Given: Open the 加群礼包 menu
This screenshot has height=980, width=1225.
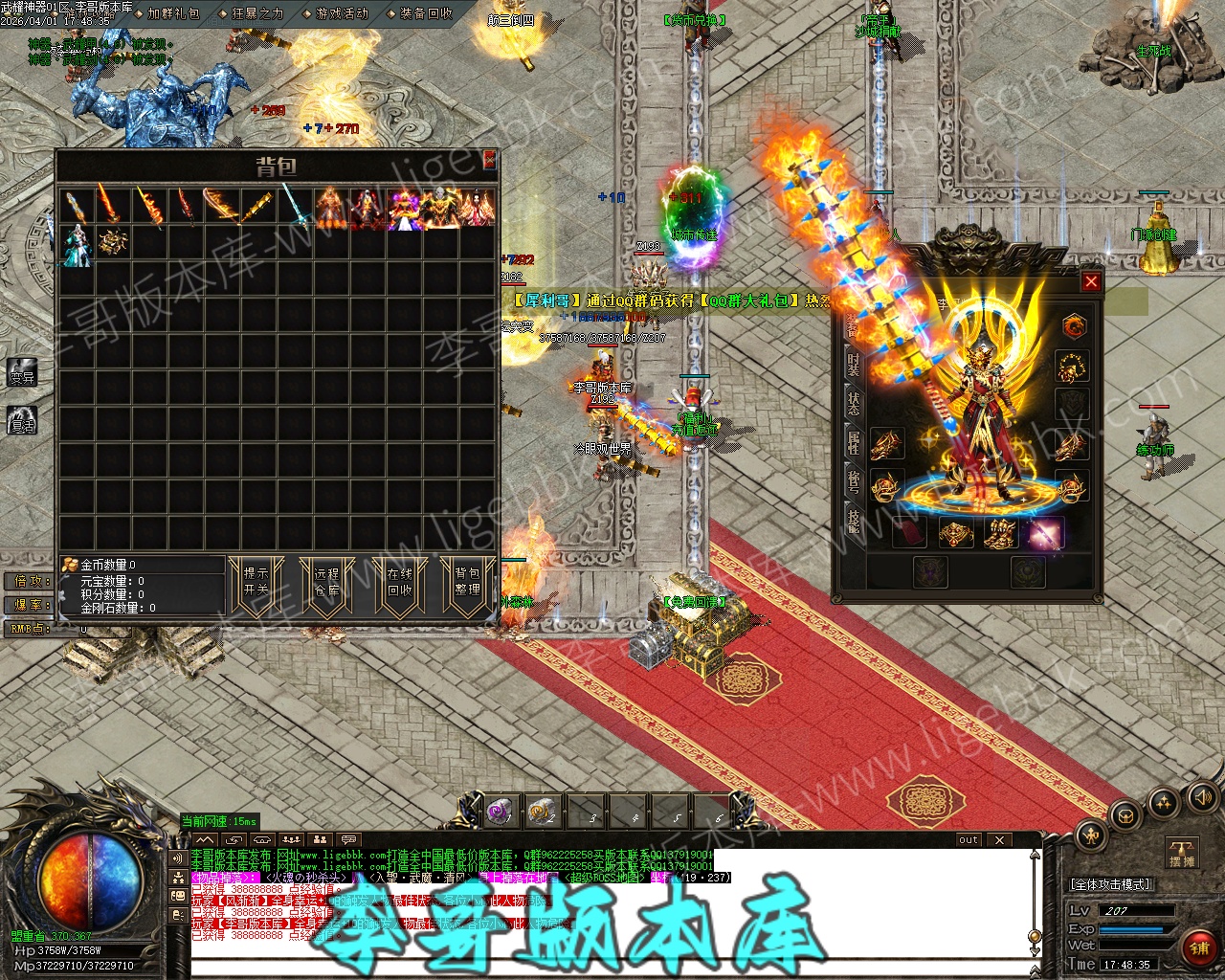Looking at the screenshot, I should pyautogui.click(x=172, y=13).
